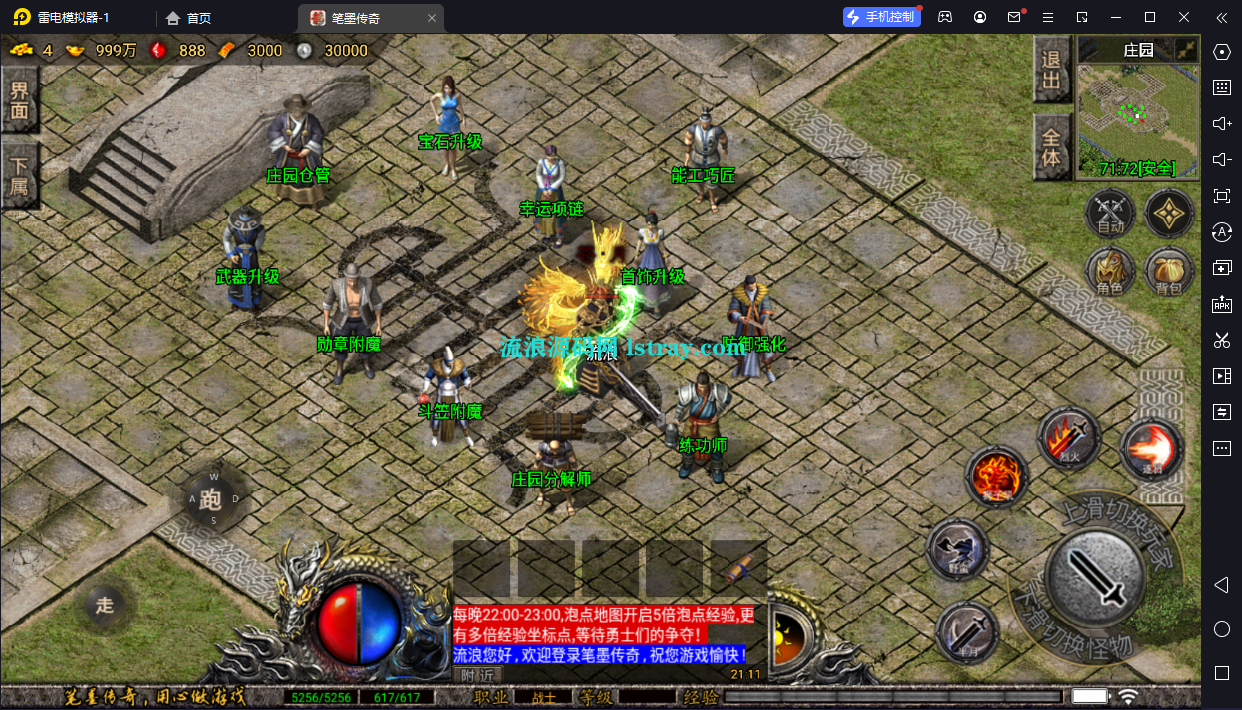Open the 庄园 minimap
The width and height of the screenshot is (1242, 710).
1138,108
